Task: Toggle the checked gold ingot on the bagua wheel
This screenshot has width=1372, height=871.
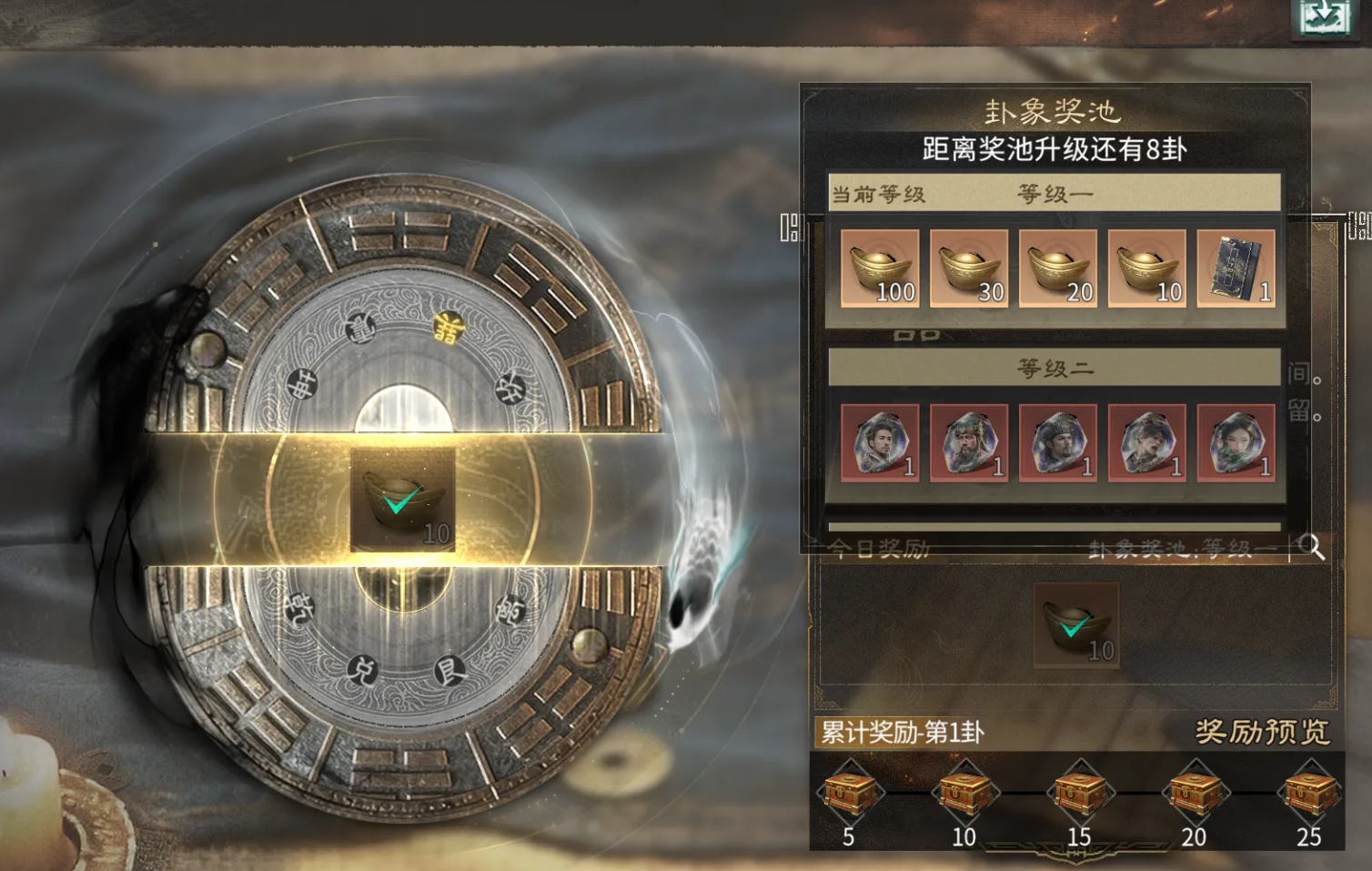Action: pyautogui.click(x=400, y=499)
